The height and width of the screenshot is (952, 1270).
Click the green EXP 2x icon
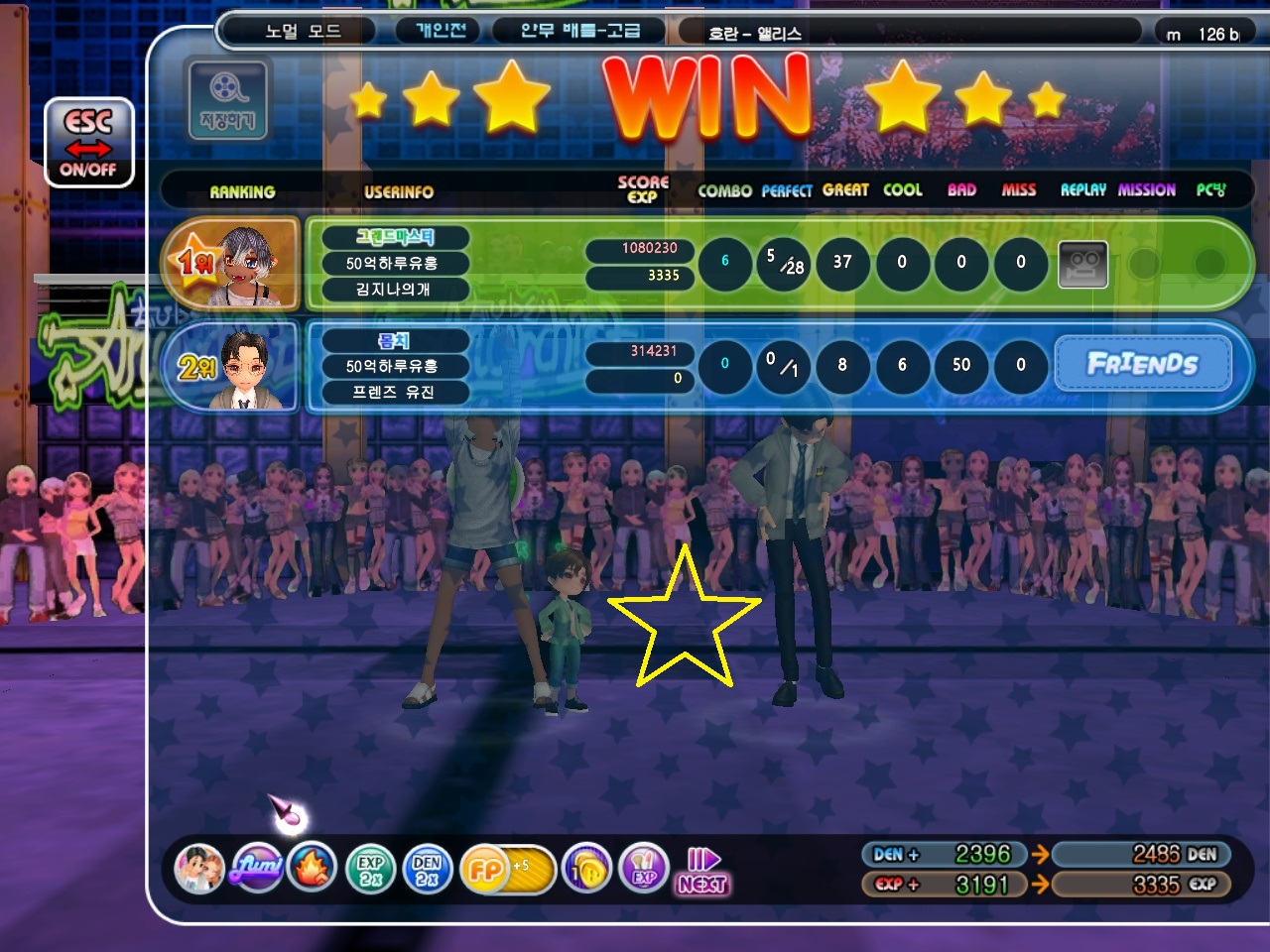[370, 870]
